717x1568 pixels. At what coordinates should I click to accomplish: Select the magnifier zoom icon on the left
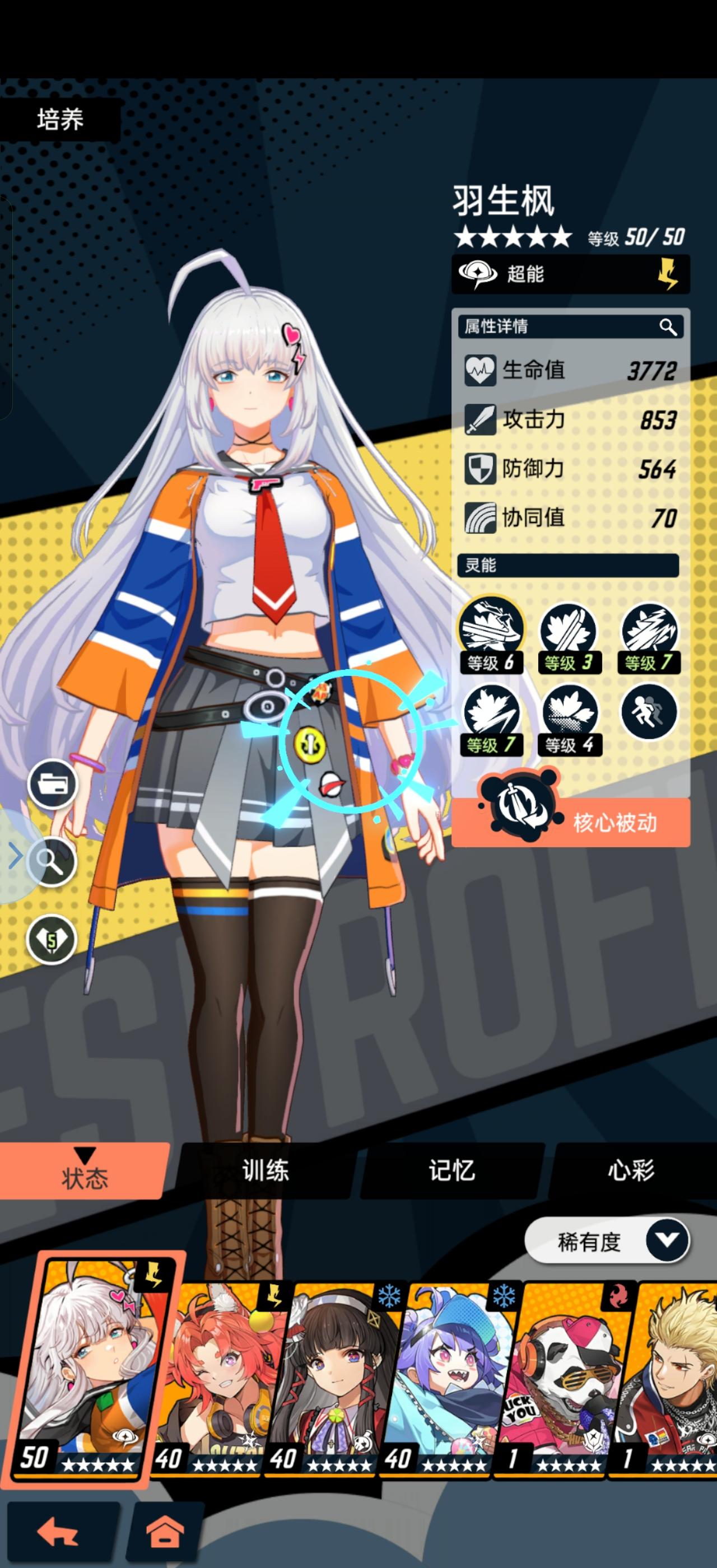pyautogui.click(x=52, y=862)
